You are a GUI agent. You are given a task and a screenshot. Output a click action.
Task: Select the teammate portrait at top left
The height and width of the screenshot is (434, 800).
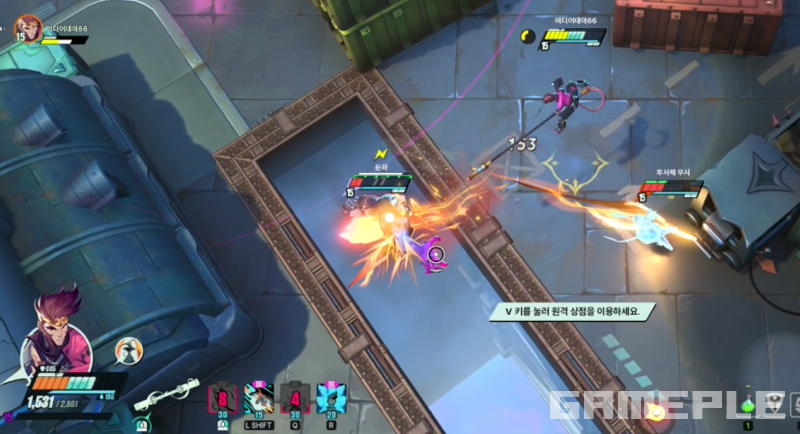[x=27, y=27]
